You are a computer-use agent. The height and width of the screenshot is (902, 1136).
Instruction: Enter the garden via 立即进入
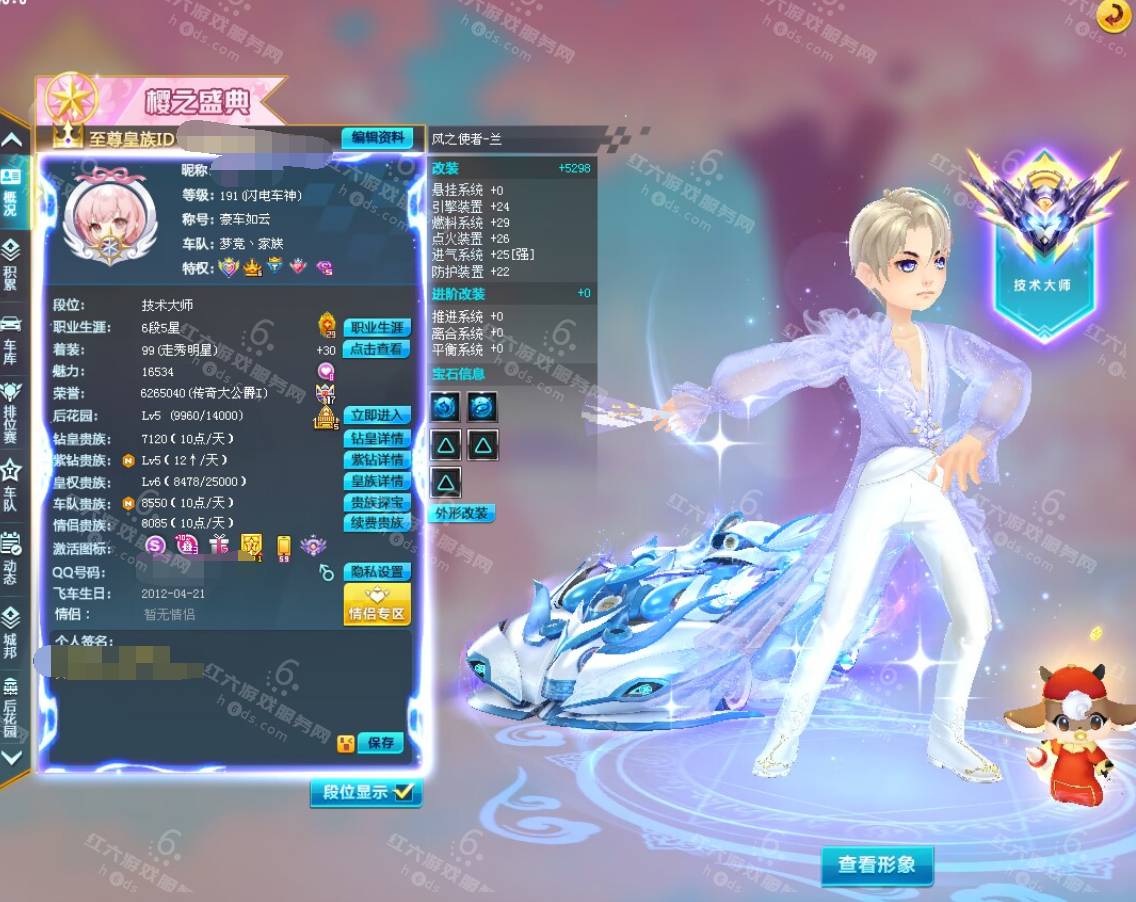pos(377,416)
